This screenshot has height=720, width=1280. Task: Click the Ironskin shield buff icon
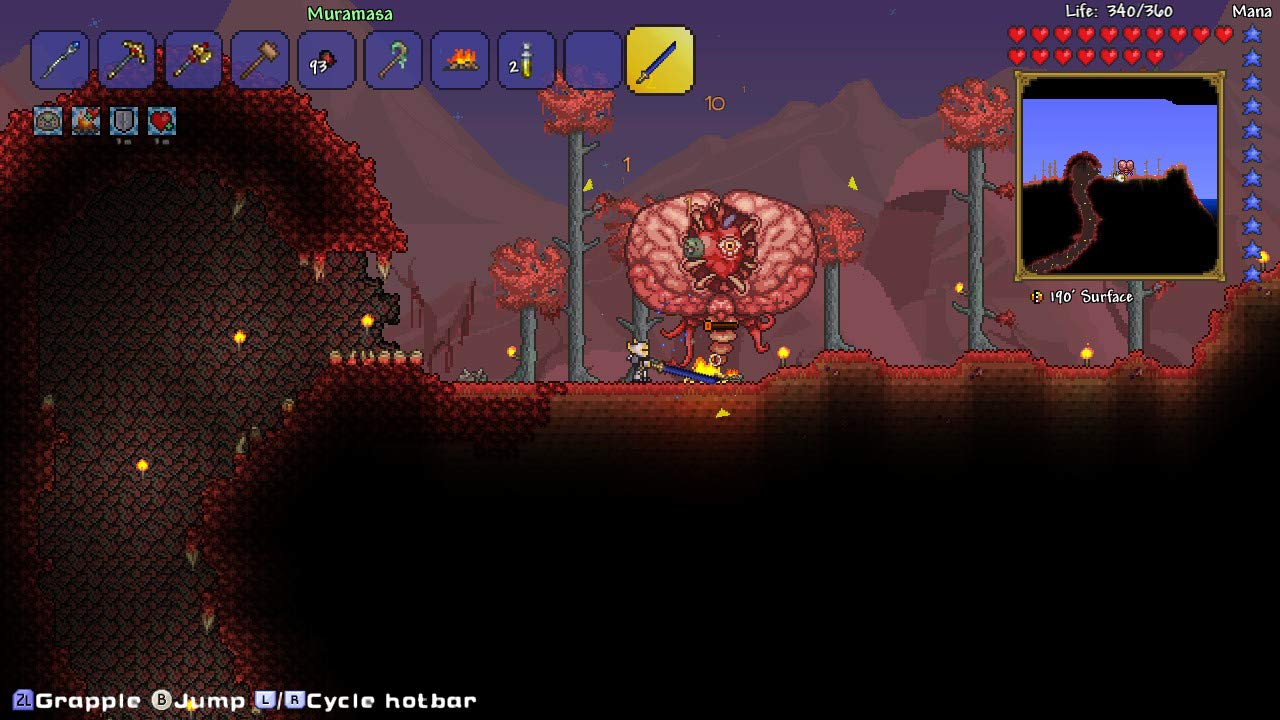[x=124, y=121]
